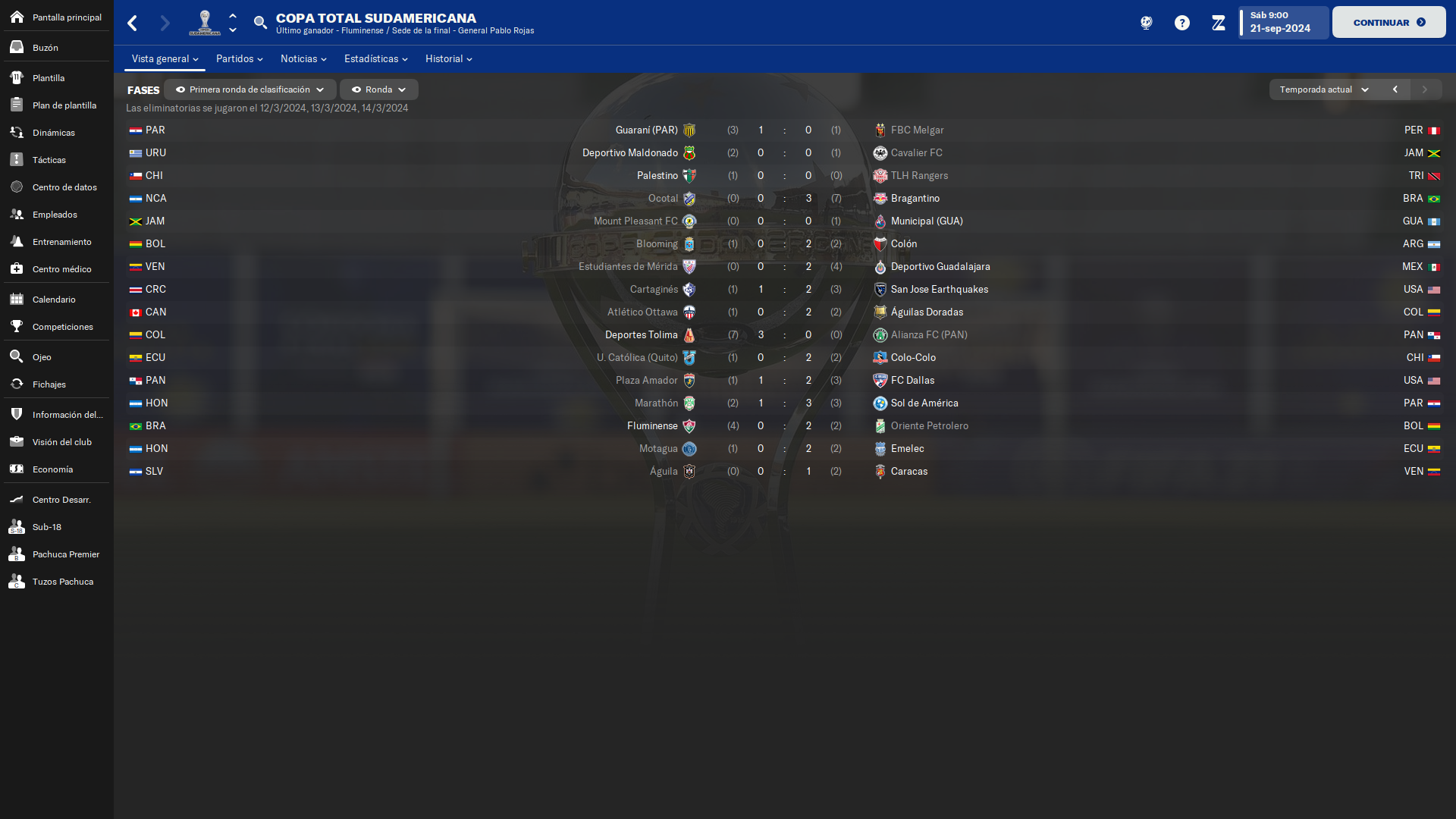Go to the Plantilla squad screen
This screenshot has height=819, width=1456.
(x=49, y=78)
